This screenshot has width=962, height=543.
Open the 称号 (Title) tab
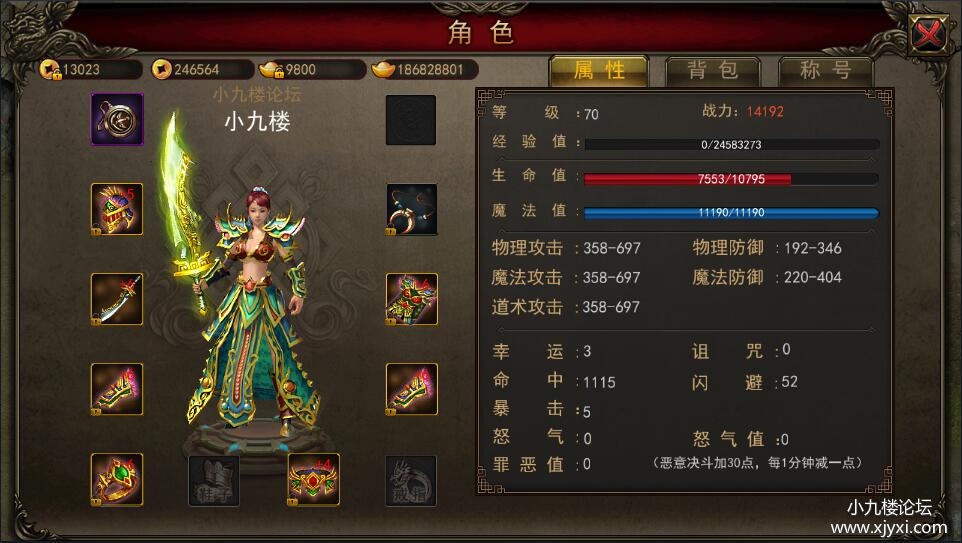(825, 70)
